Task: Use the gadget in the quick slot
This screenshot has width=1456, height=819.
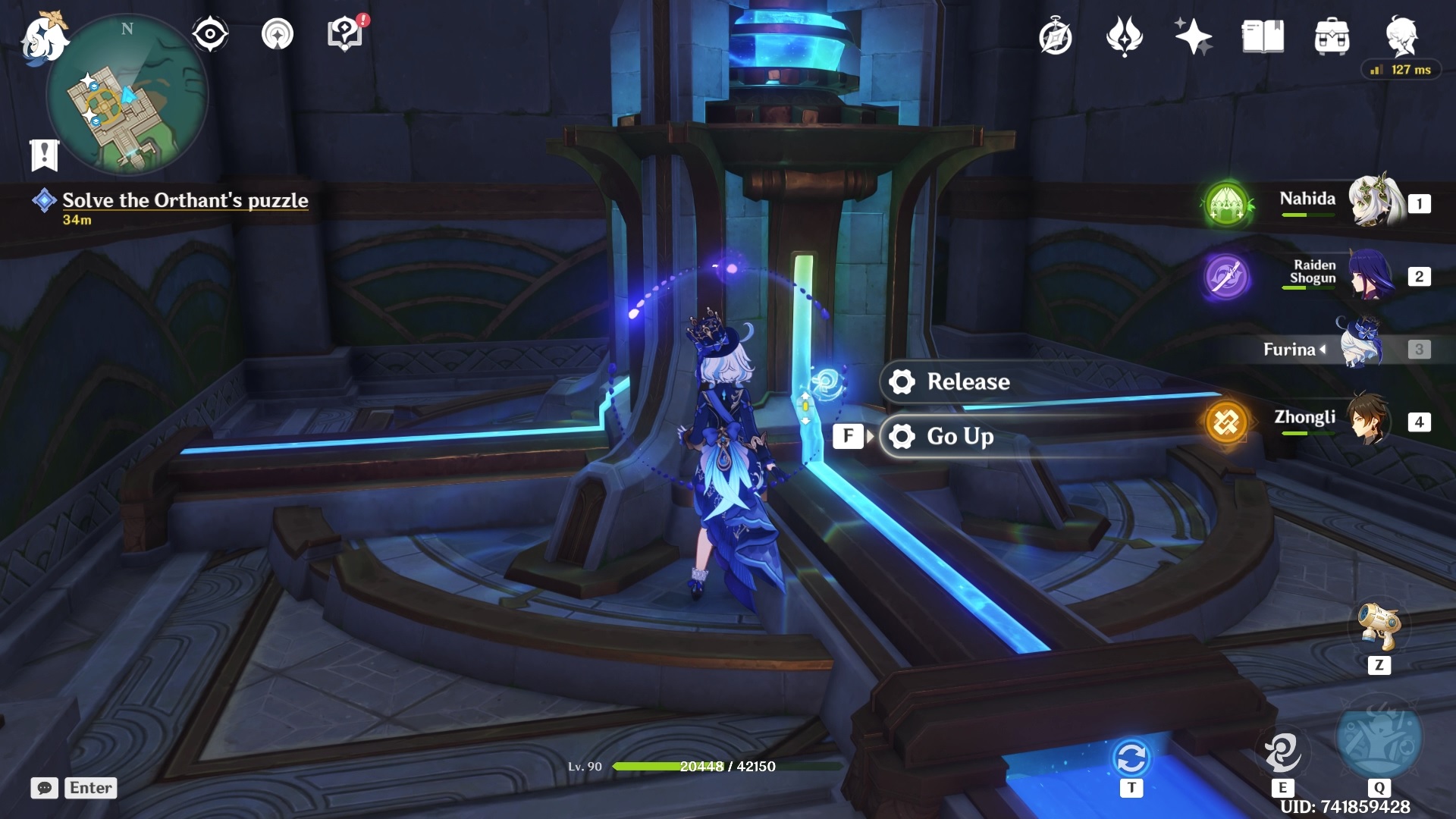Action: pyautogui.click(x=1379, y=626)
